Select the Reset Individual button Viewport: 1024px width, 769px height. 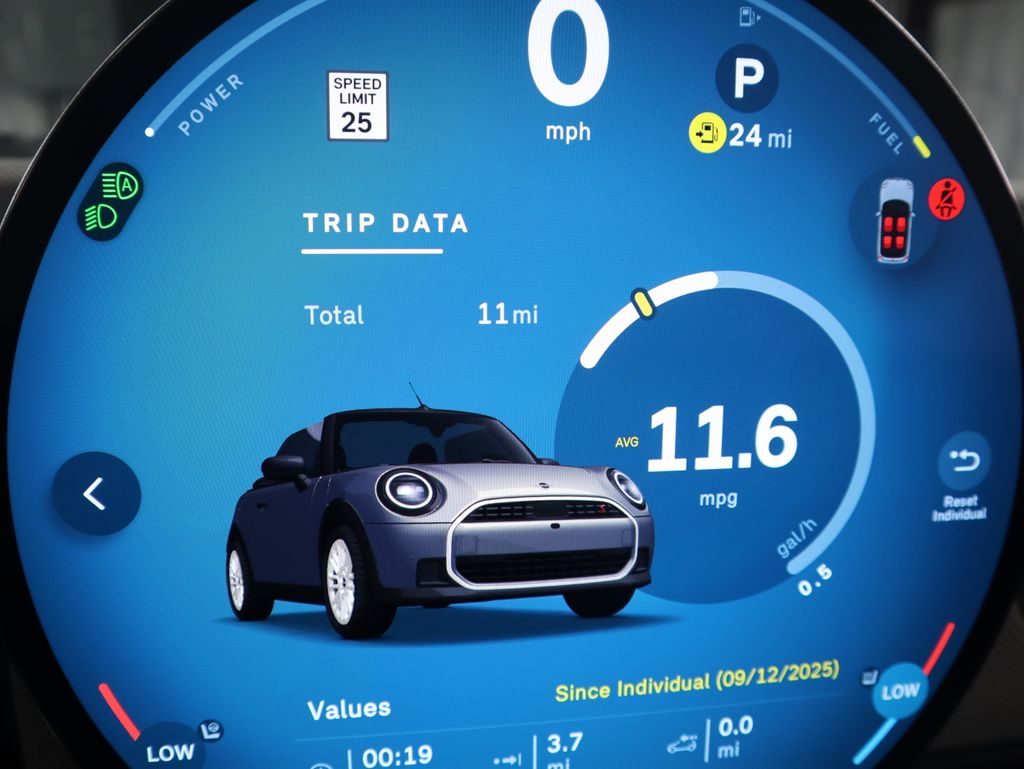963,462
